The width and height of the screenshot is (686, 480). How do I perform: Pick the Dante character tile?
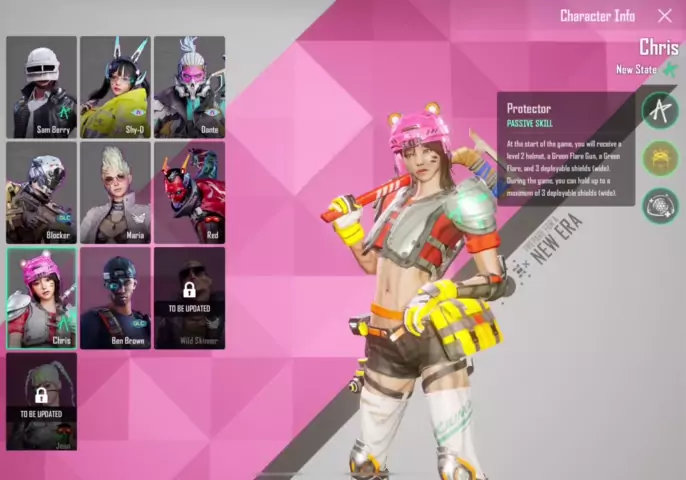click(189, 87)
